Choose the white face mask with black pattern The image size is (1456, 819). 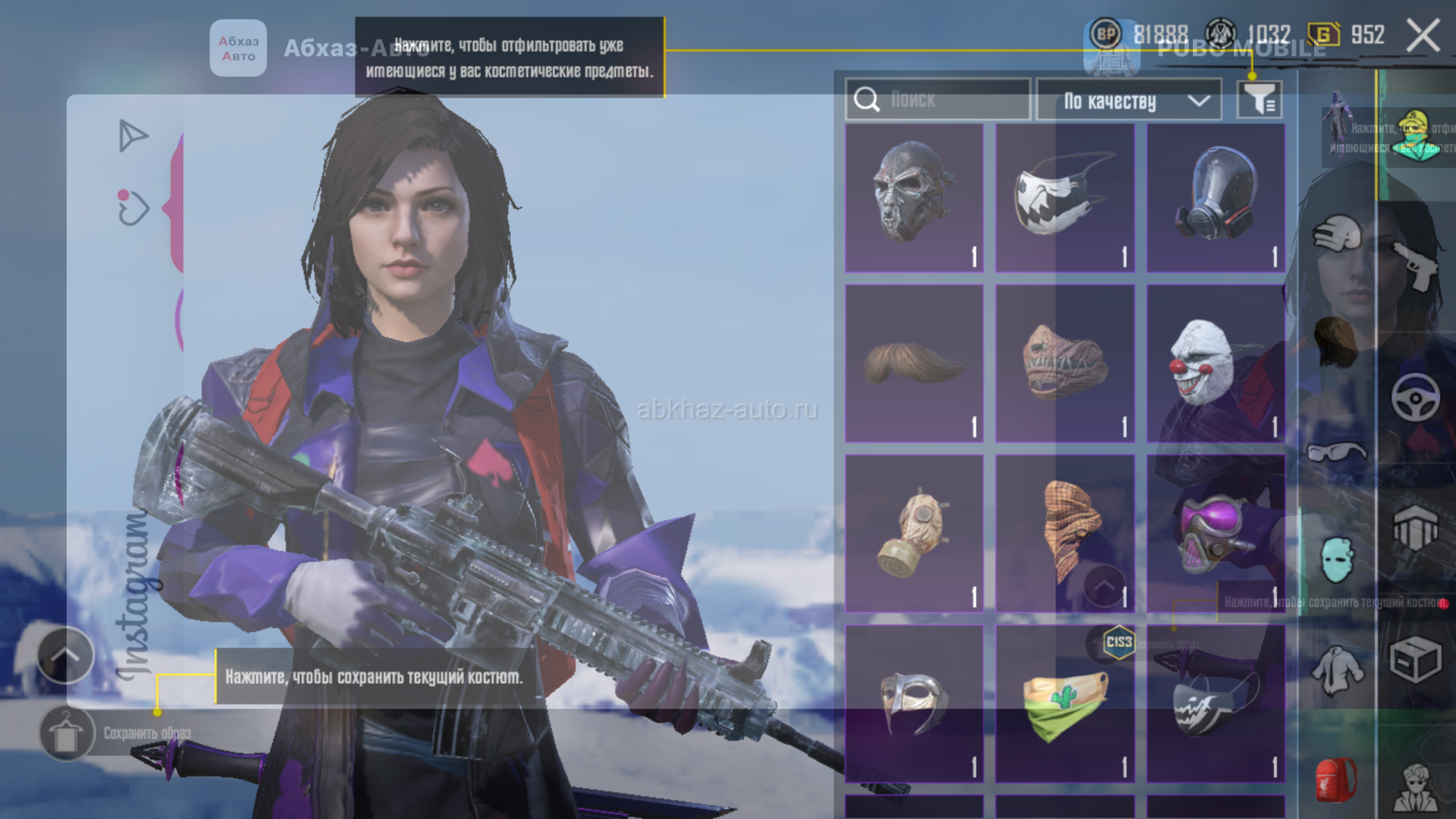point(1064,197)
